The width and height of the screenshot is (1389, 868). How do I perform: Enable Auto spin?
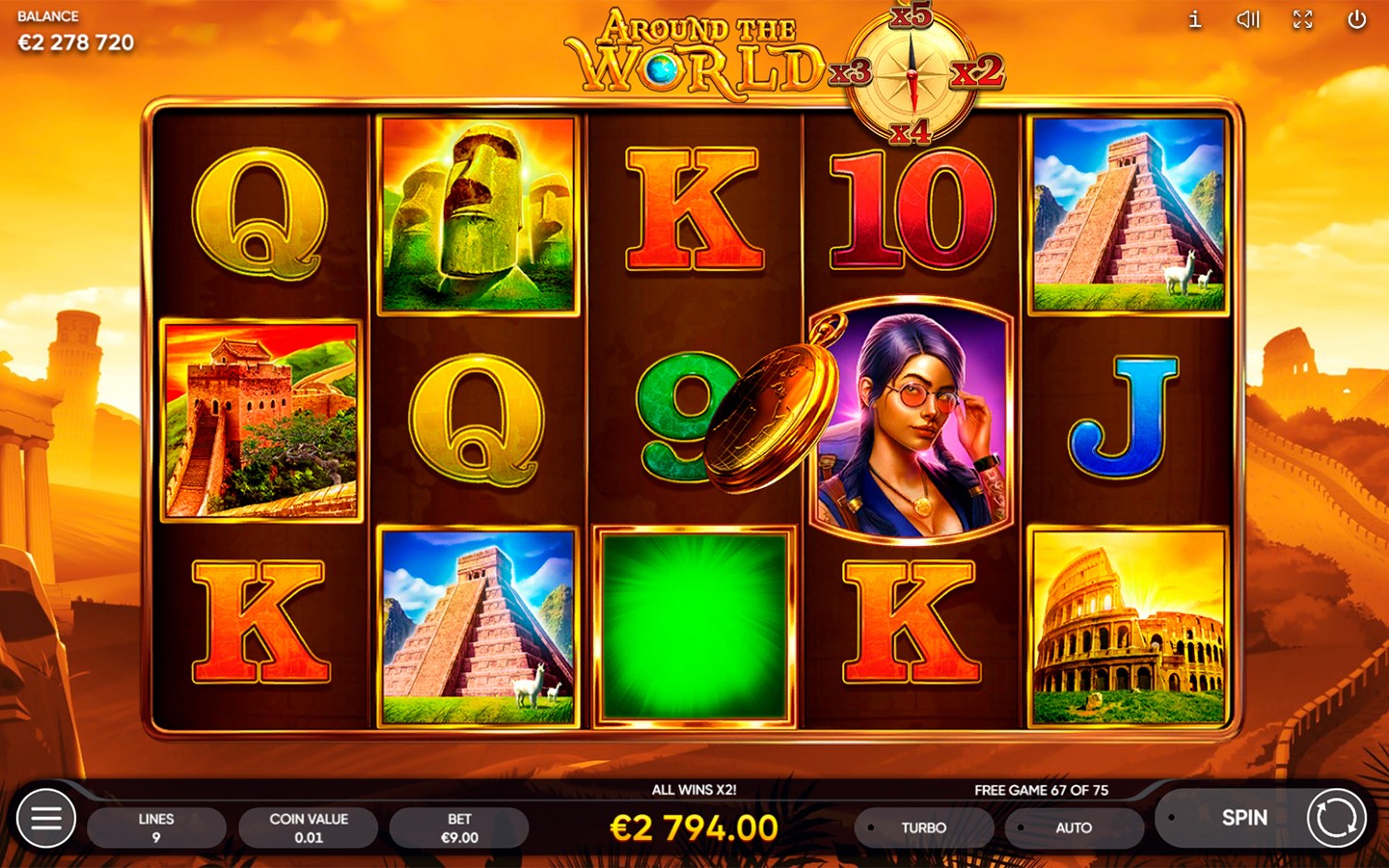pos(1073,827)
